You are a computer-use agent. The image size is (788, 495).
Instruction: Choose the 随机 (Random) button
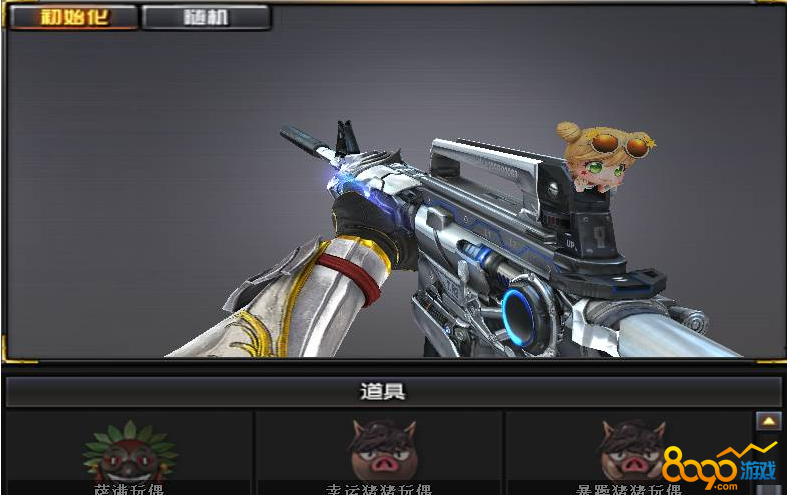point(206,18)
